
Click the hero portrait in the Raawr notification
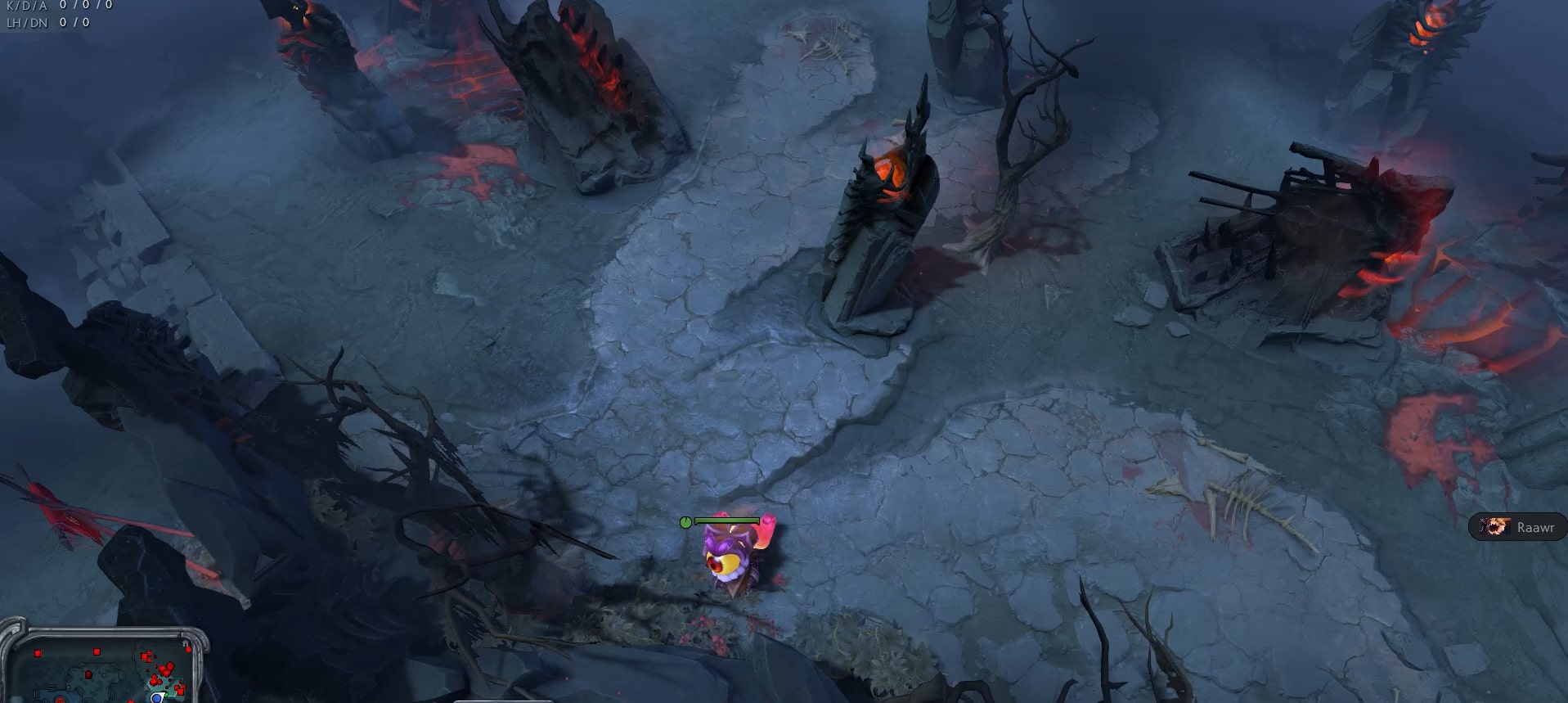point(1497,528)
